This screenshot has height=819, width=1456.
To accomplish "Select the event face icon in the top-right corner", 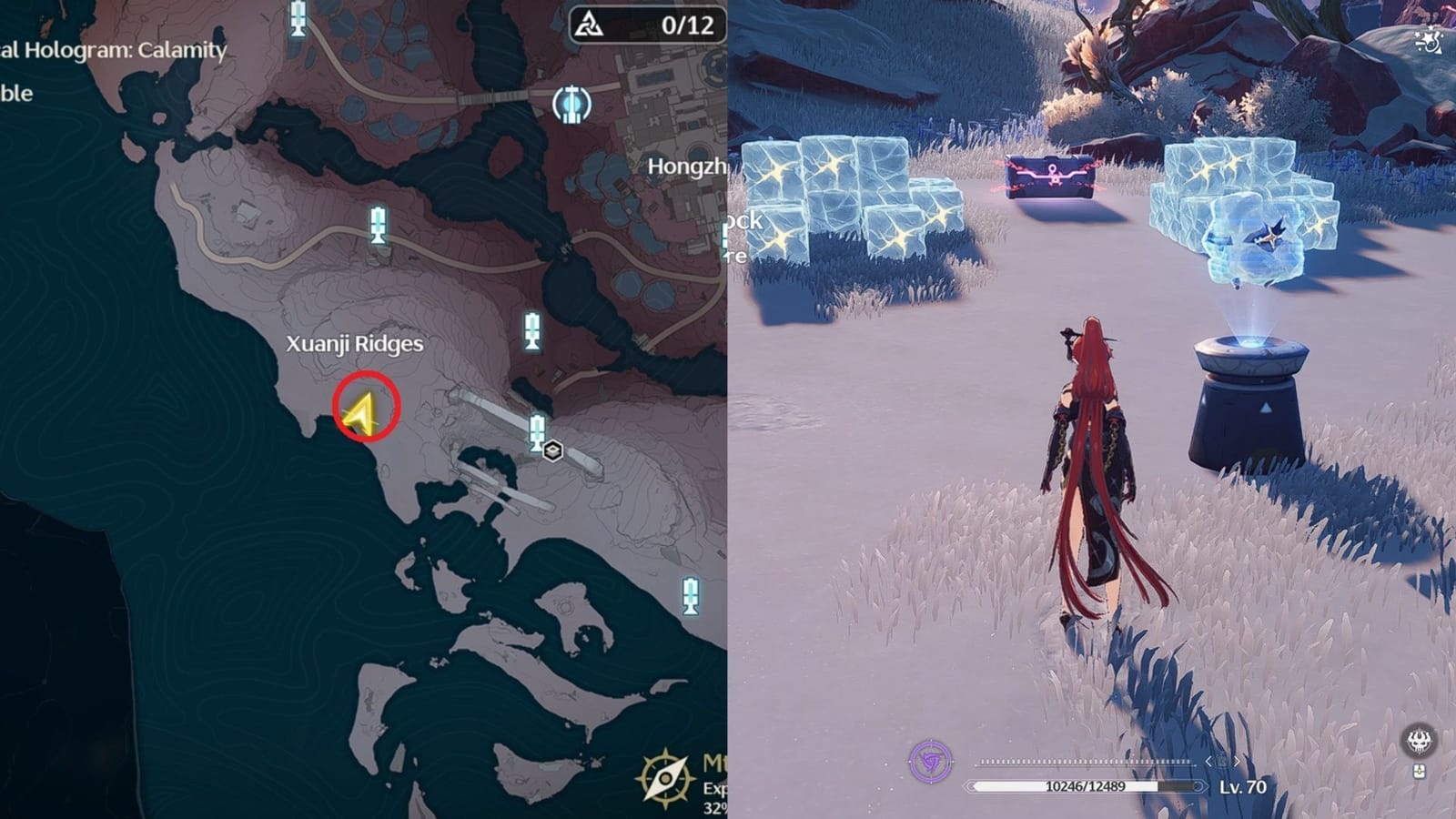I will (x=1431, y=38).
